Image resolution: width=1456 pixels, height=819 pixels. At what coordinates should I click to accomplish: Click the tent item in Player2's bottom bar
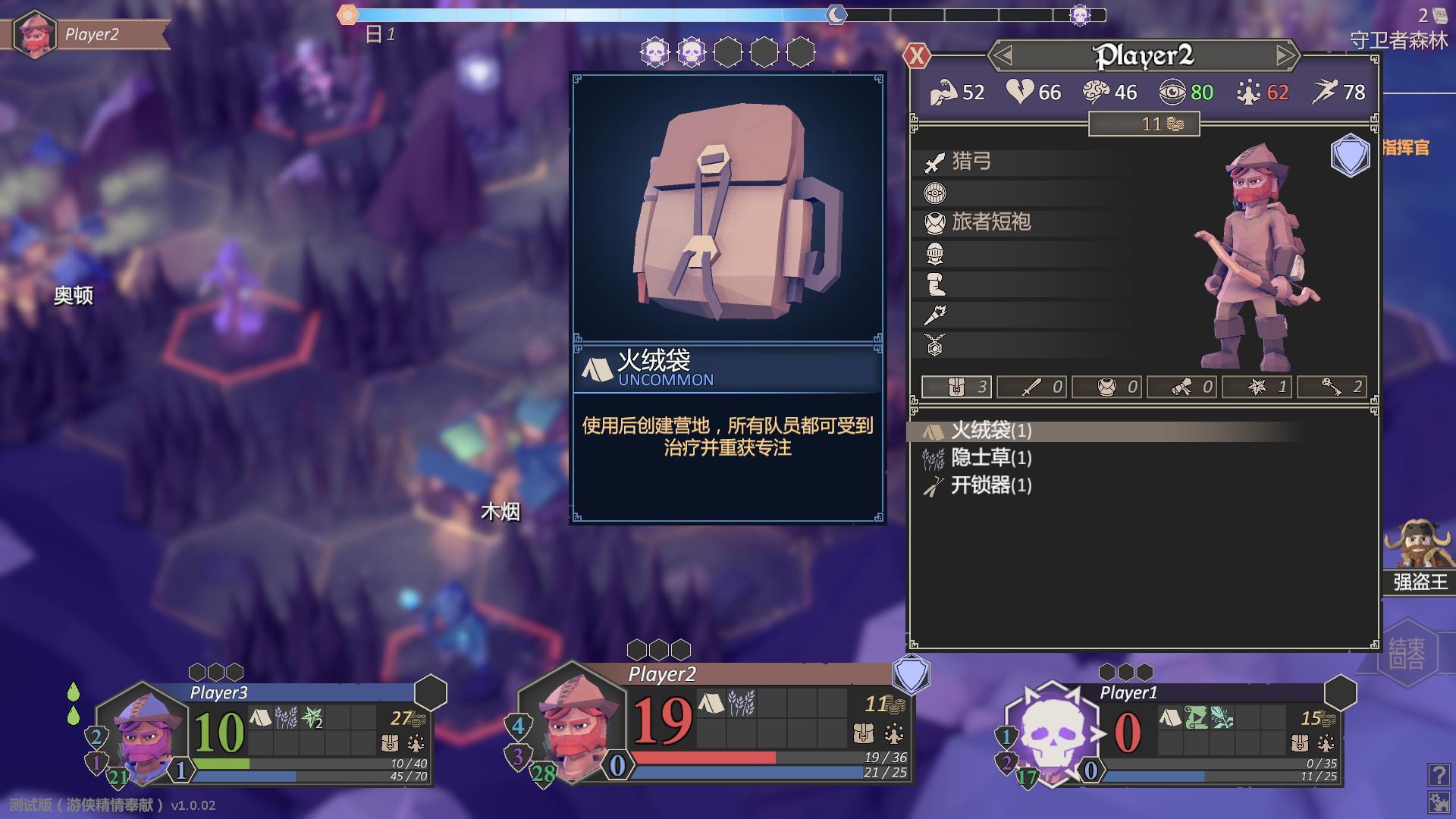pos(711,704)
